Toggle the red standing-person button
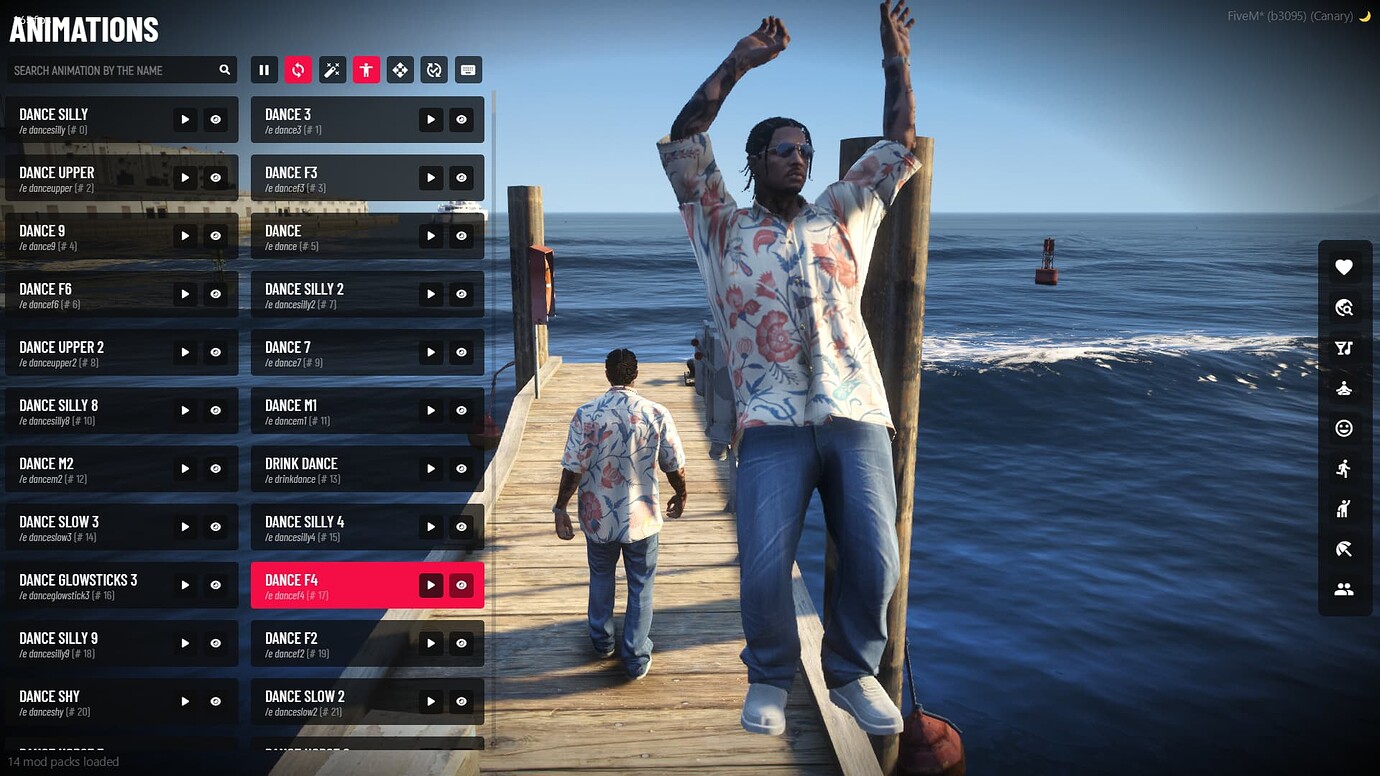Image resolution: width=1380 pixels, height=776 pixels. click(366, 70)
